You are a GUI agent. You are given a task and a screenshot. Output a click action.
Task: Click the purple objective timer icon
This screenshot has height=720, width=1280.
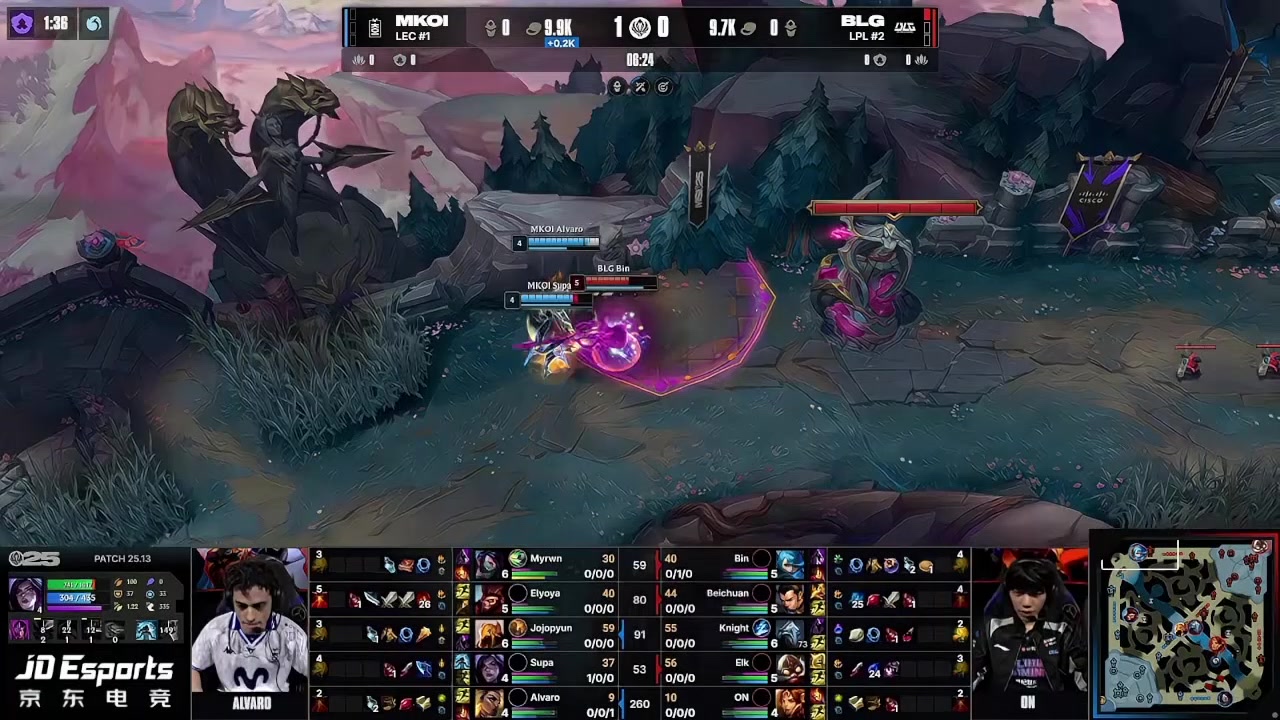[22, 23]
